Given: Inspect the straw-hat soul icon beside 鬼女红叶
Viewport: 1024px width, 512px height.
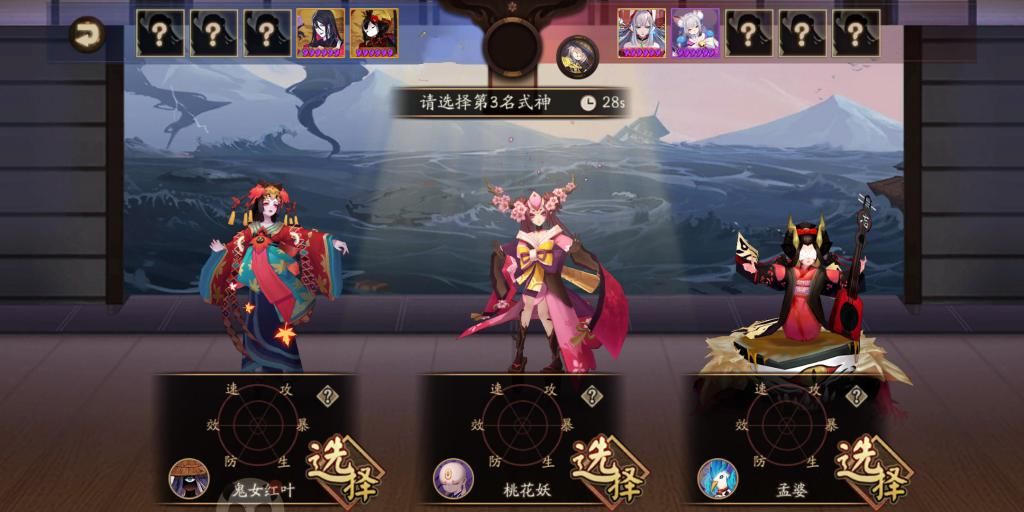Looking at the screenshot, I should [188, 479].
